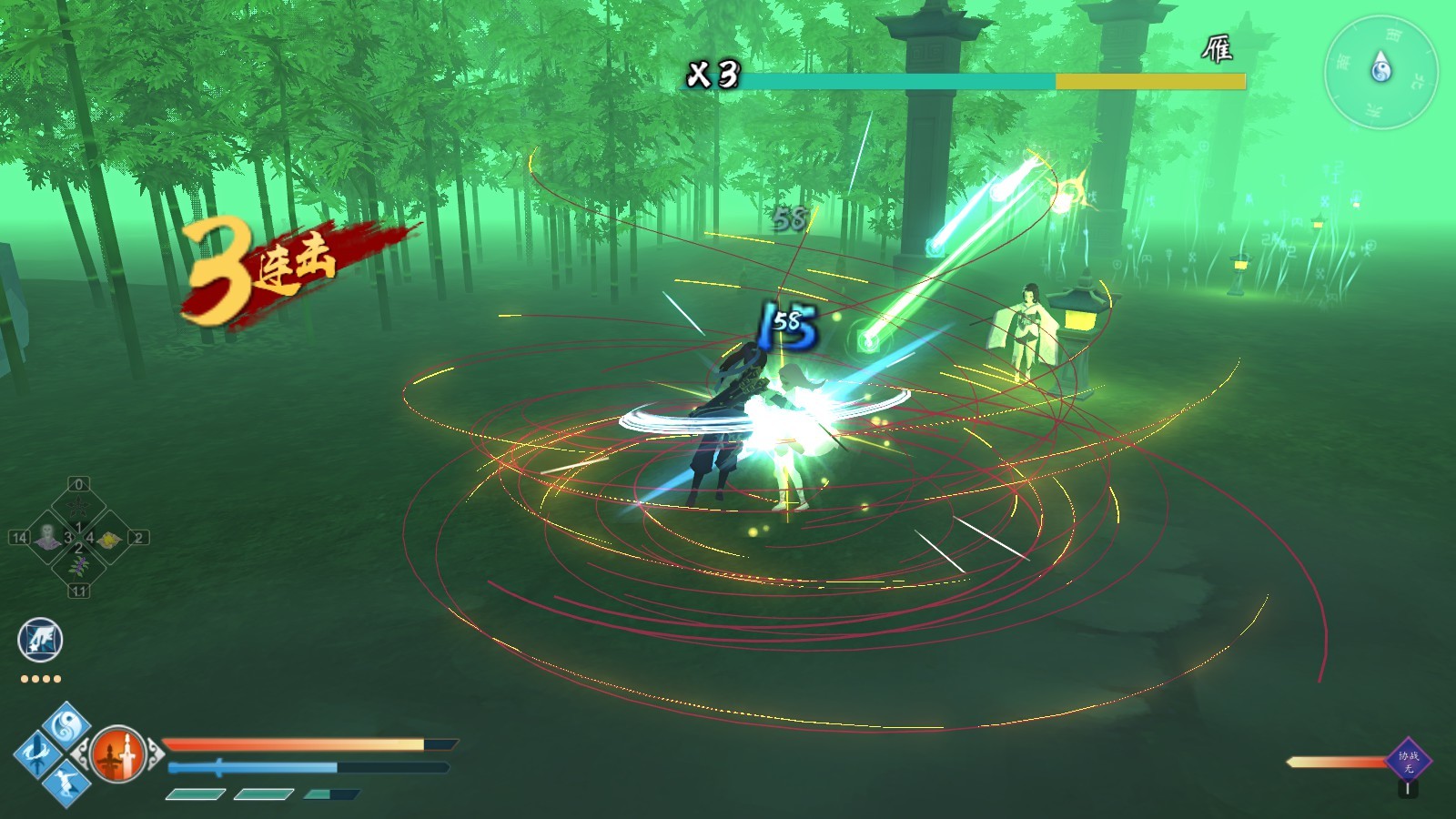Open the circular compass minimap
The width and height of the screenshot is (1456, 819).
tap(1380, 71)
